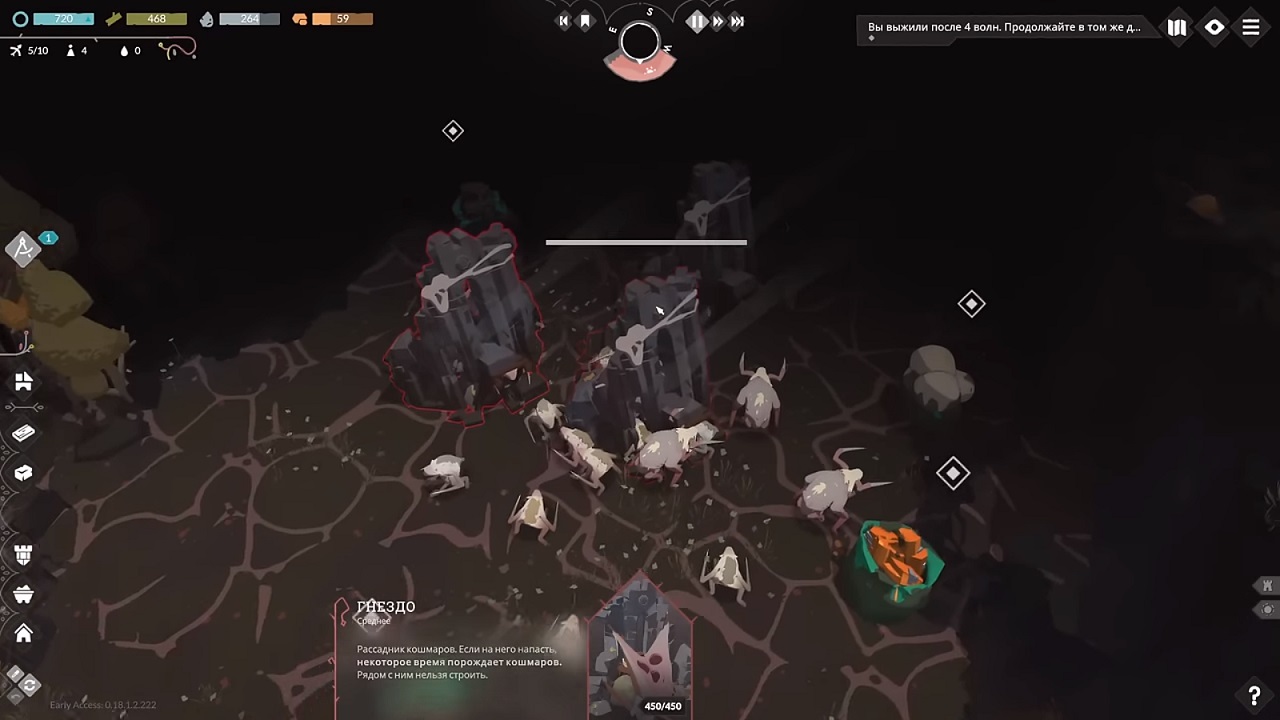Click the day-night cycle dial
The height and width of the screenshot is (720, 1280).
(x=640, y=43)
